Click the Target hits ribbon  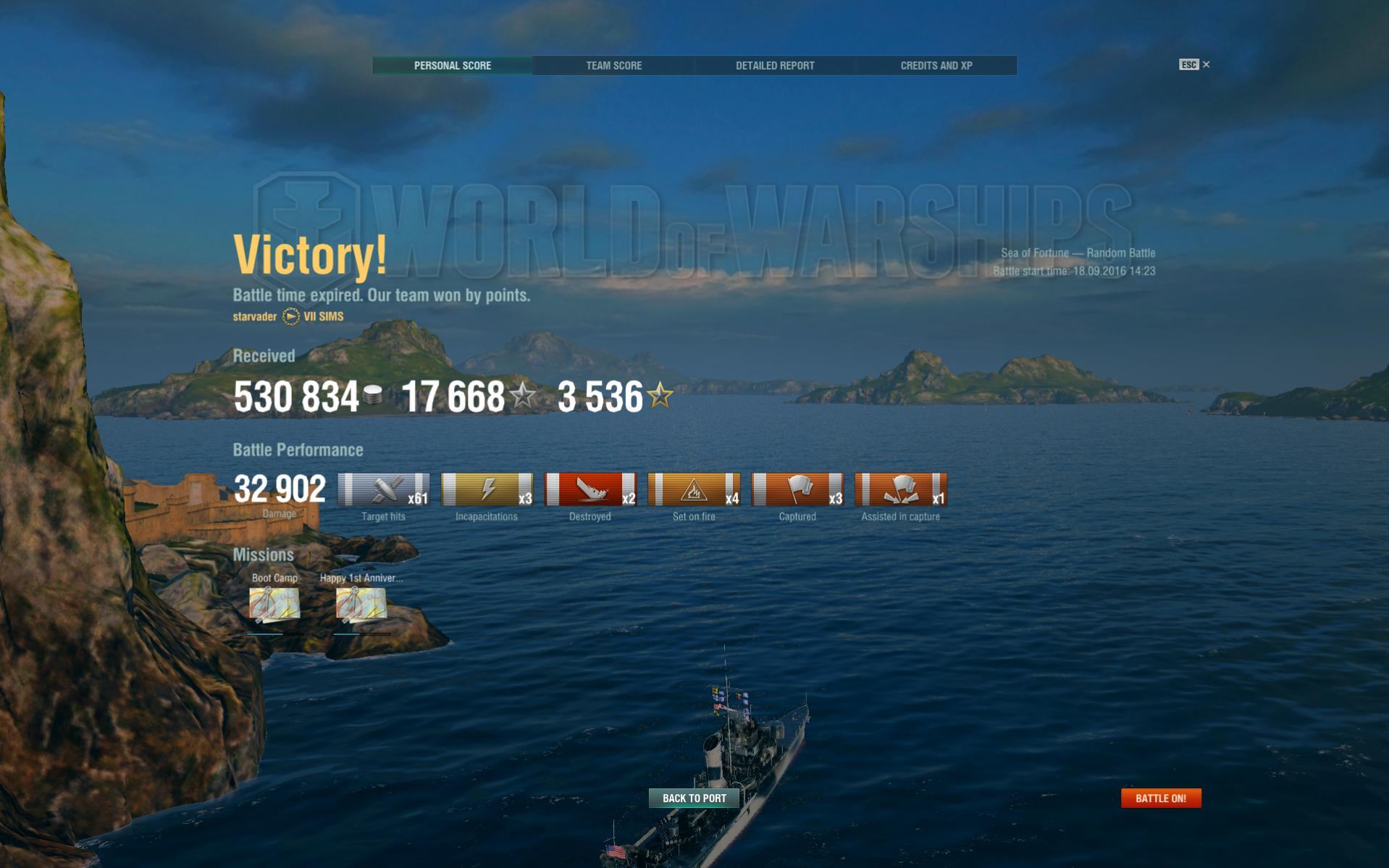point(384,489)
